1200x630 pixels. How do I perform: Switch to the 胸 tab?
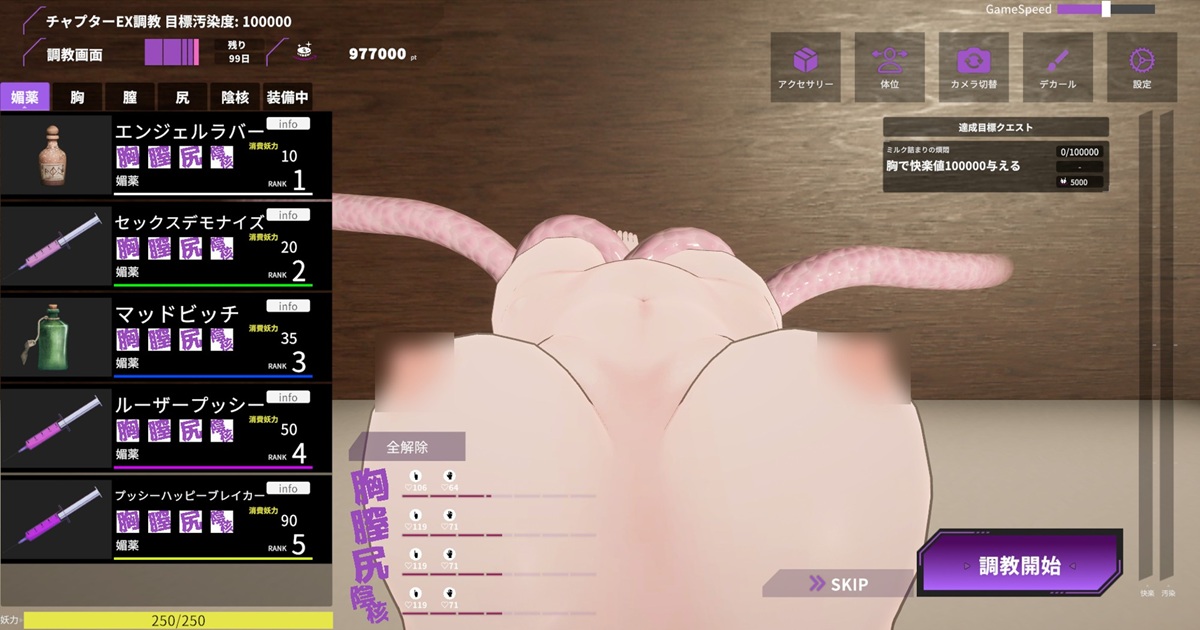[77, 97]
